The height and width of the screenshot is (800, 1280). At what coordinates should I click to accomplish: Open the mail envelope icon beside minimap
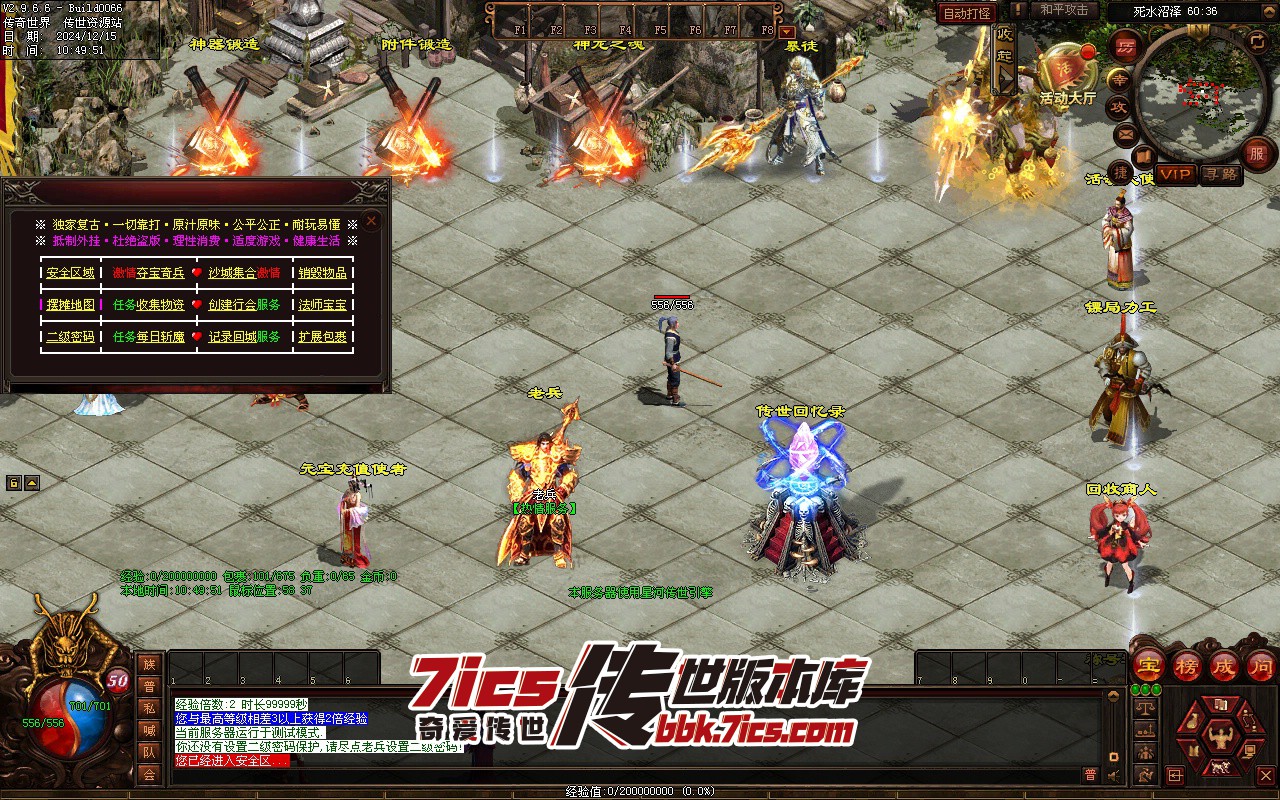(1127, 134)
